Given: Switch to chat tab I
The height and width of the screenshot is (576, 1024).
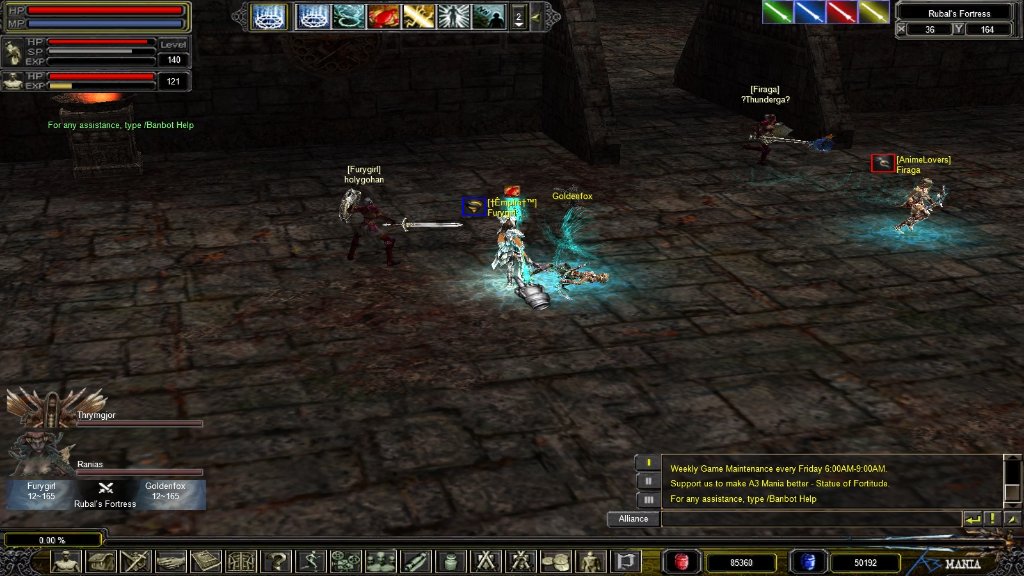Looking at the screenshot, I should pyautogui.click(x=648, y=463).
